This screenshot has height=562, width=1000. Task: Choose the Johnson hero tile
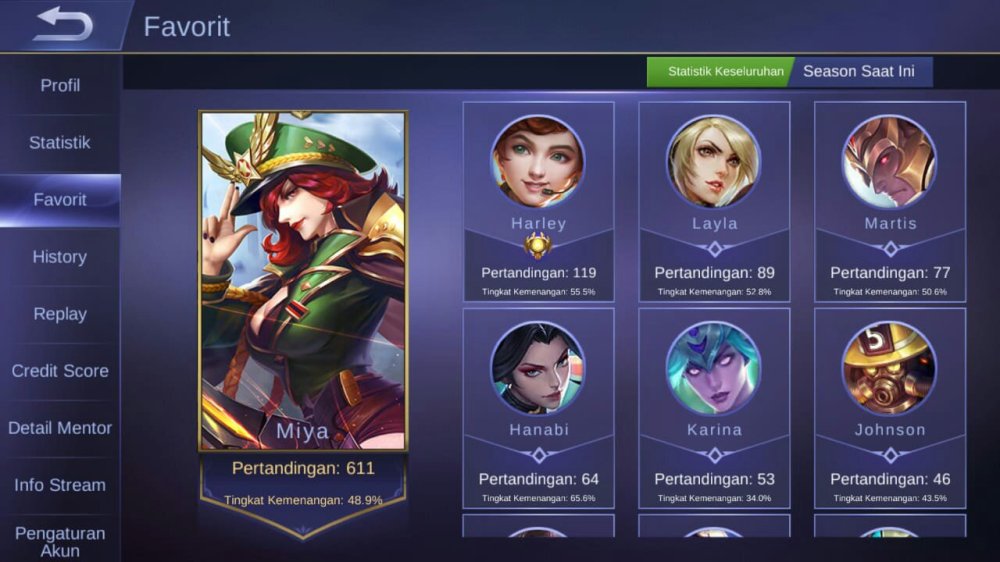pos(890,408)
